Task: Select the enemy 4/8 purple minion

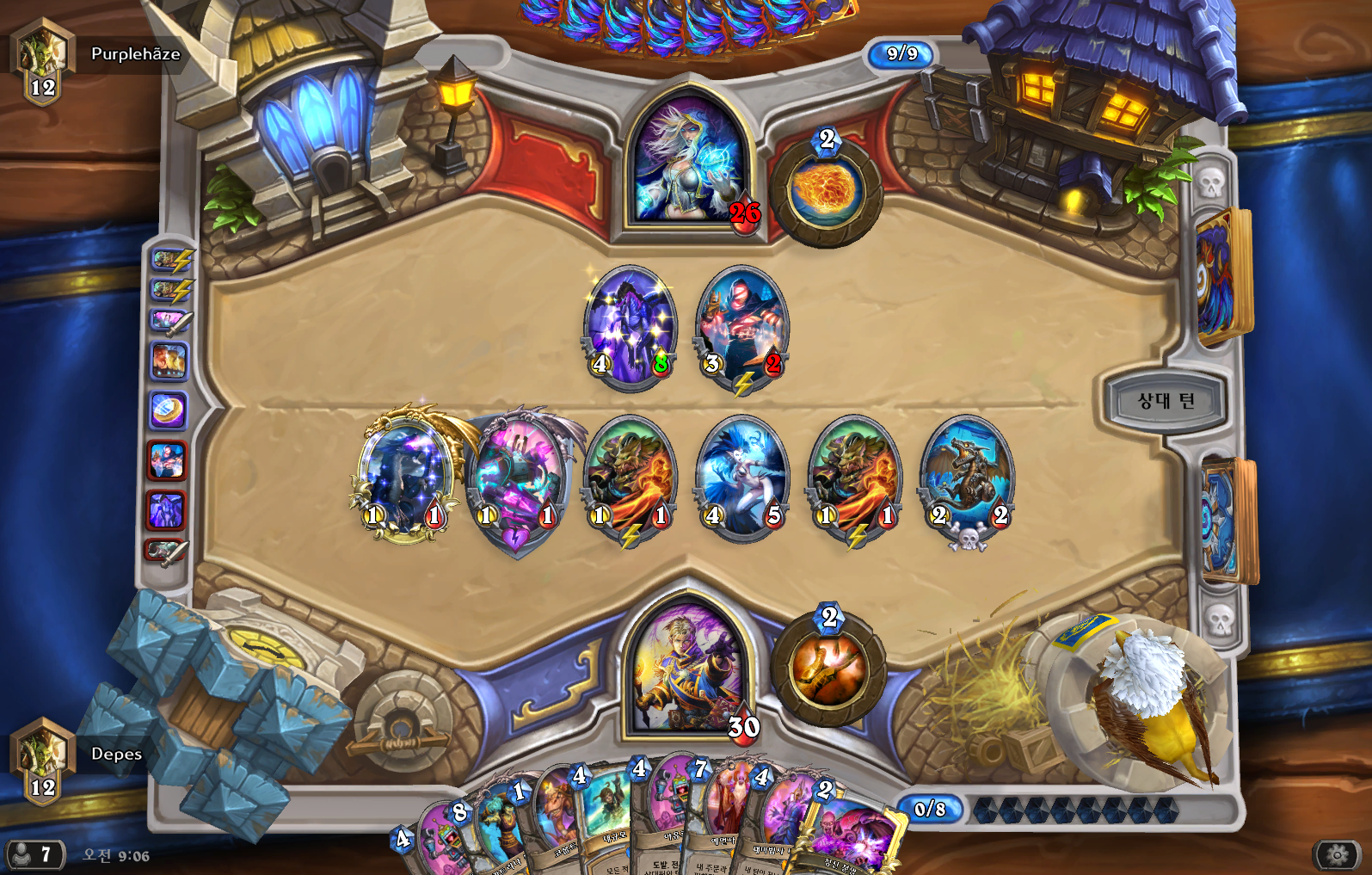Action: pos(631,327)
